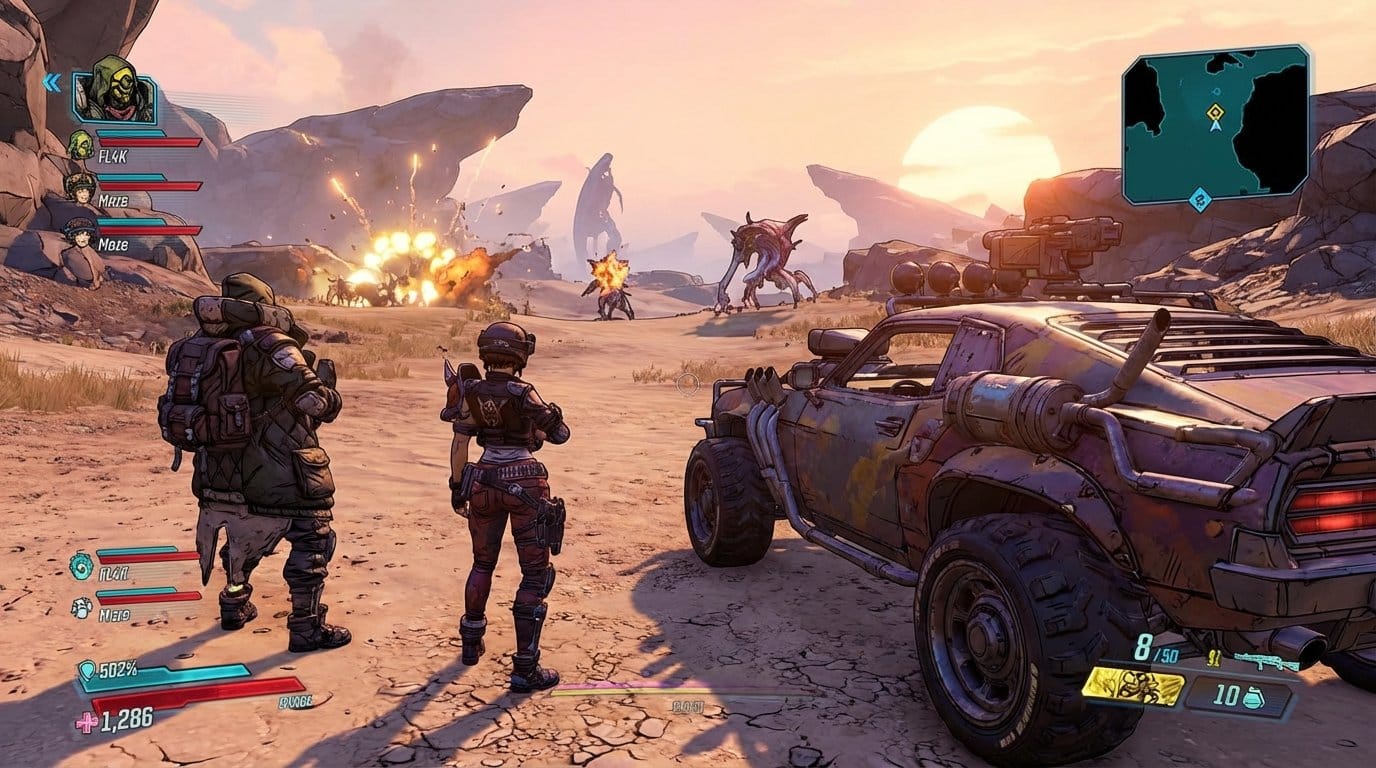Click the 502% shield readout
1376x768 pixels.
point(117,670)
